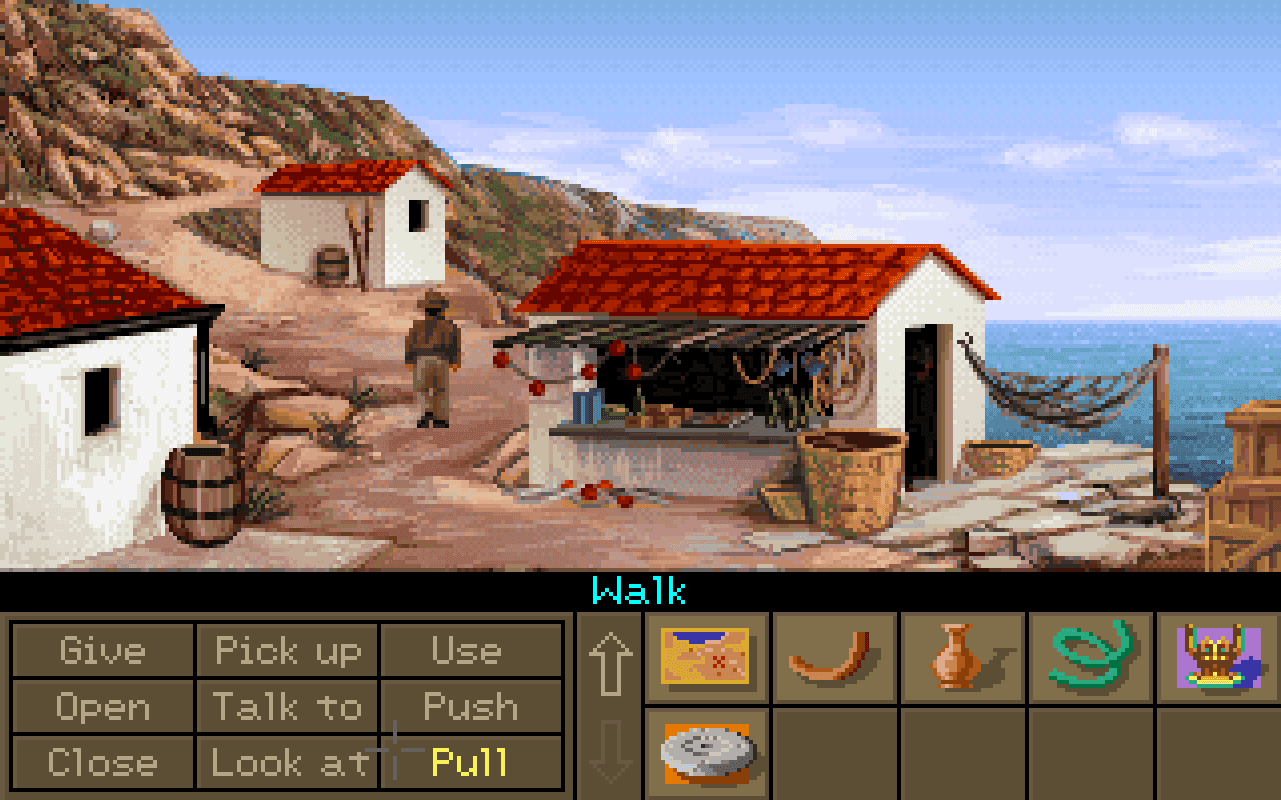Choose the Pick up verb

coord(290,651)
